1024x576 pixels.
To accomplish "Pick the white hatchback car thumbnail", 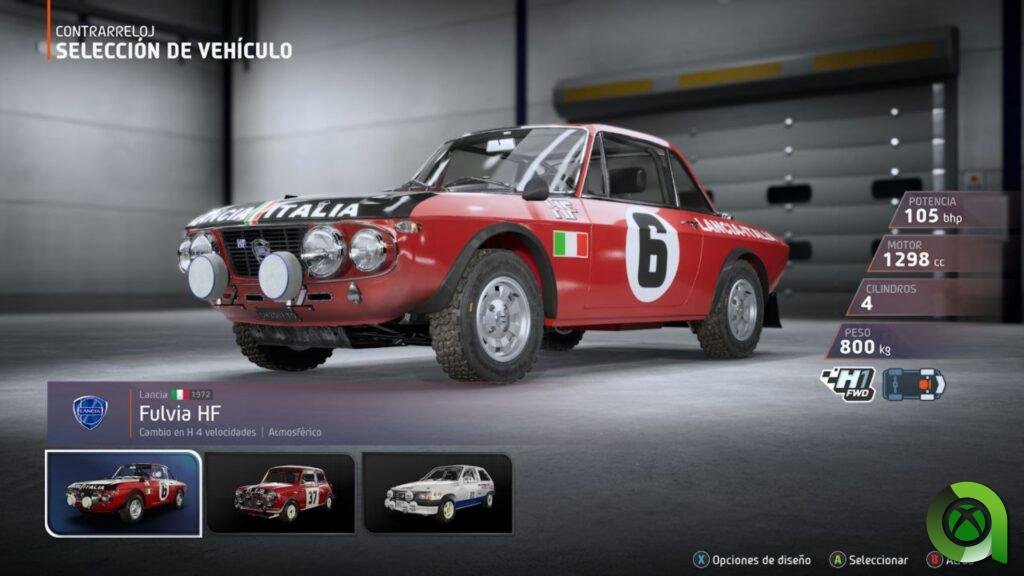I will (x=437, y=492).
